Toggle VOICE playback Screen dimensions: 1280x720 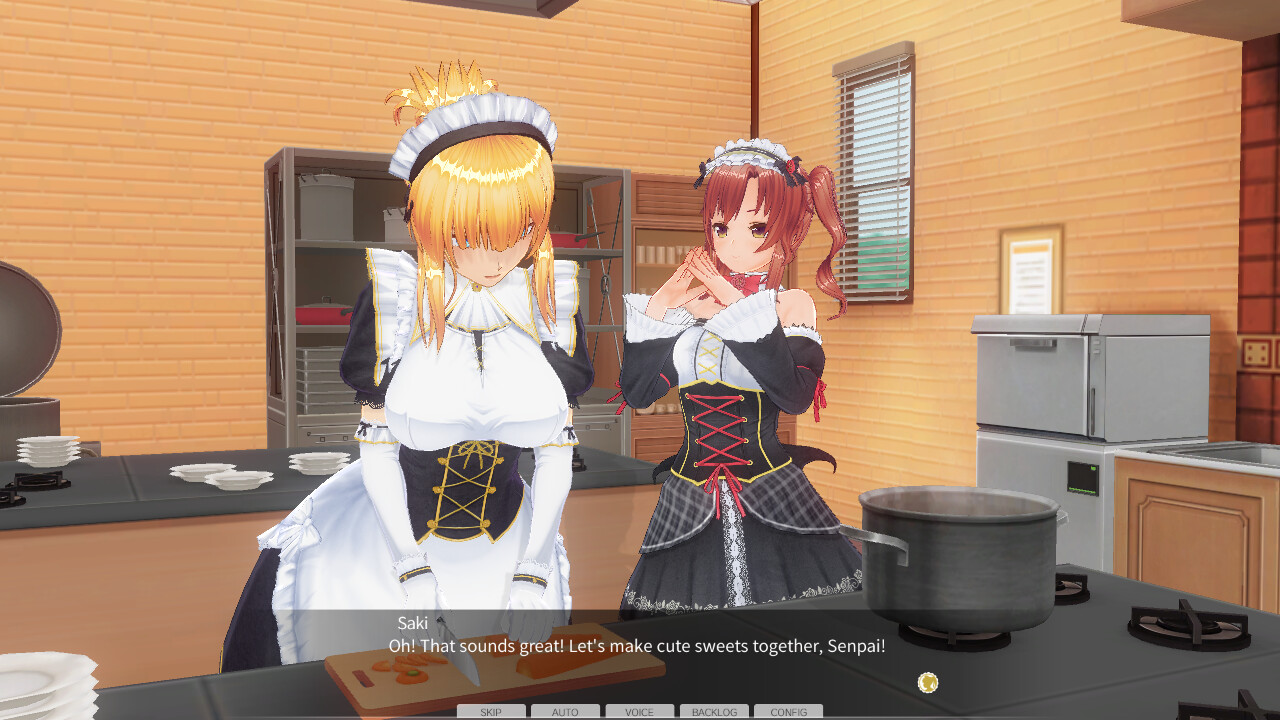coord(638,712)
